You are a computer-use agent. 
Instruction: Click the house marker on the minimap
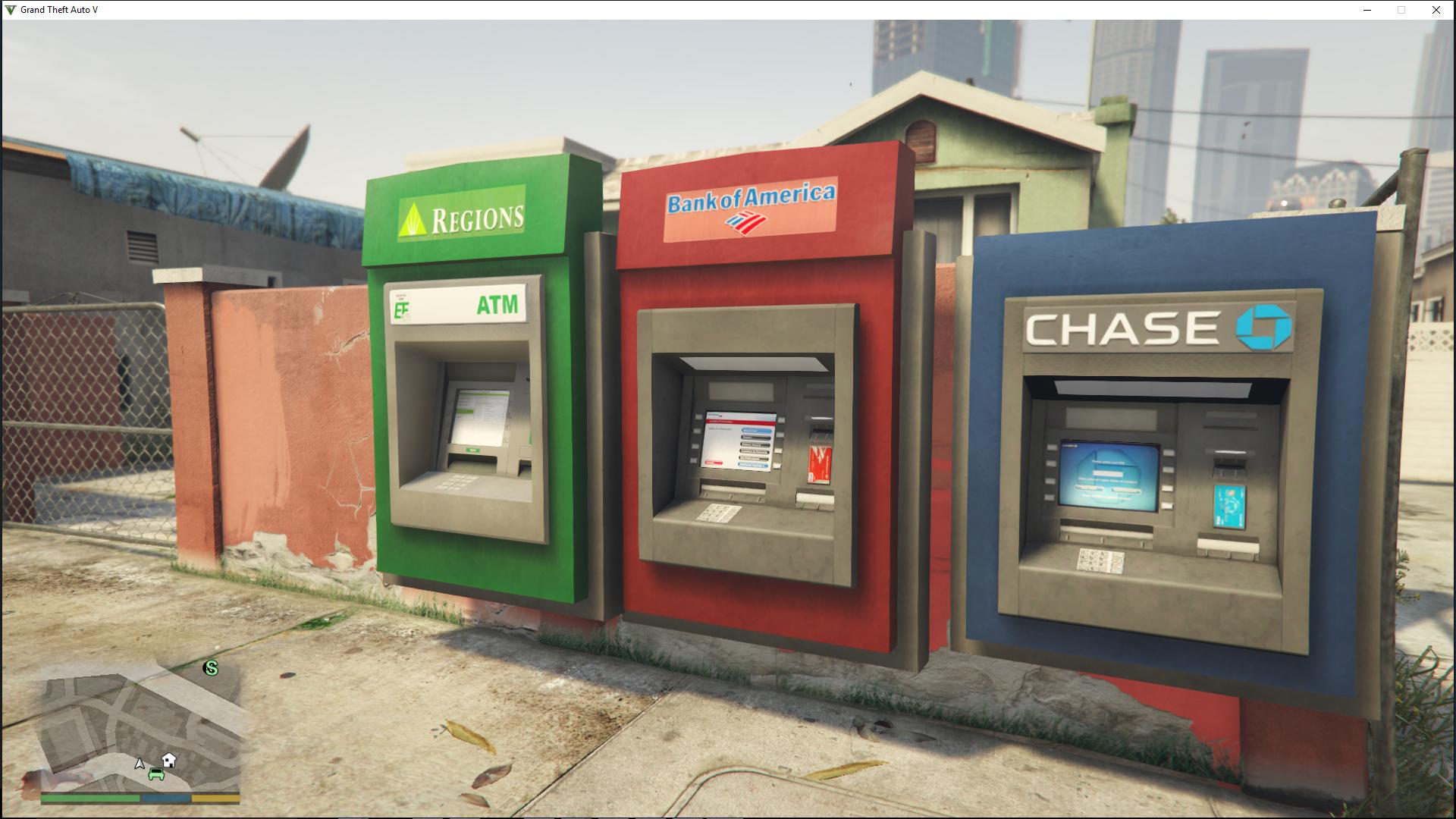169,759
